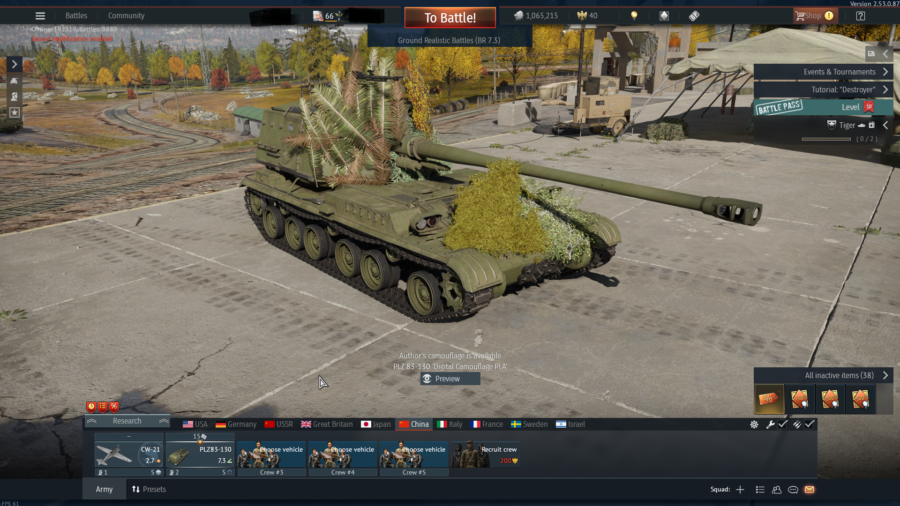Choose a vehicle for Crew #3
The width and height of the screenshot is (900, 506).
point(271,455)
